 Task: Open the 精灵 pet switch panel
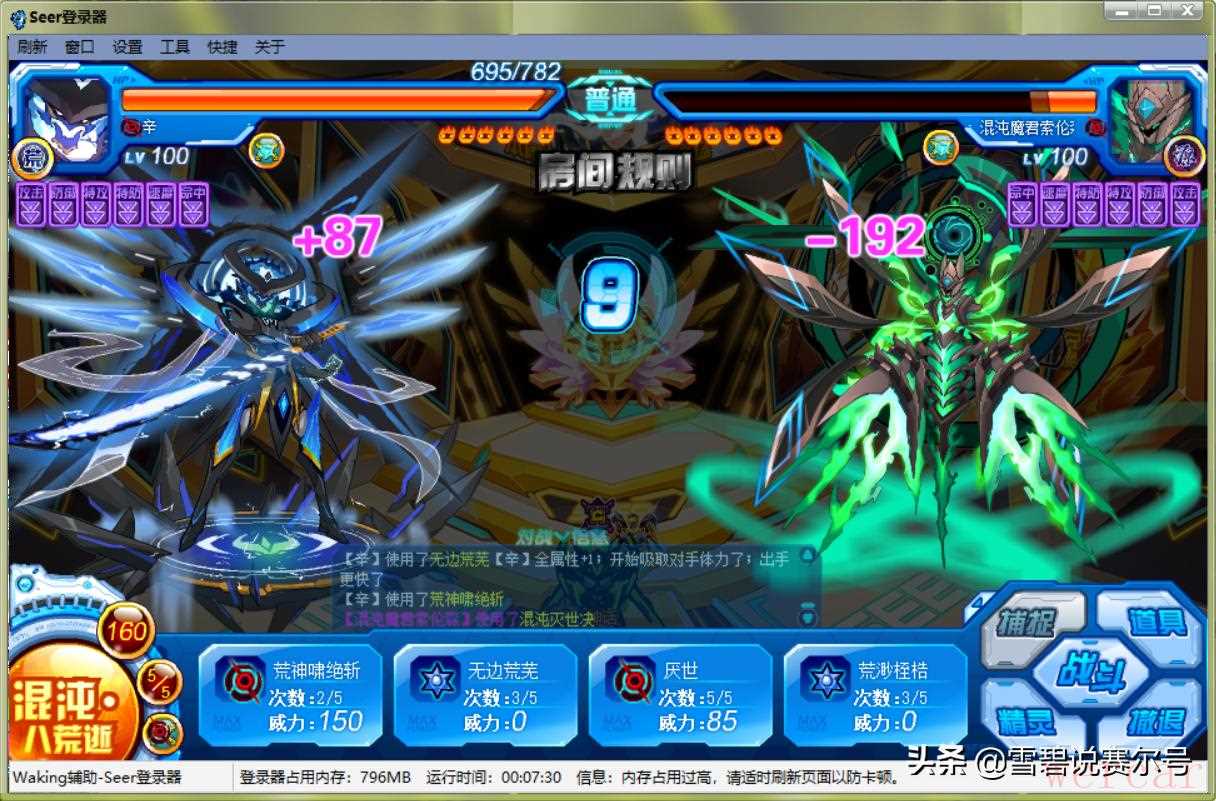tap(1024, 720)
